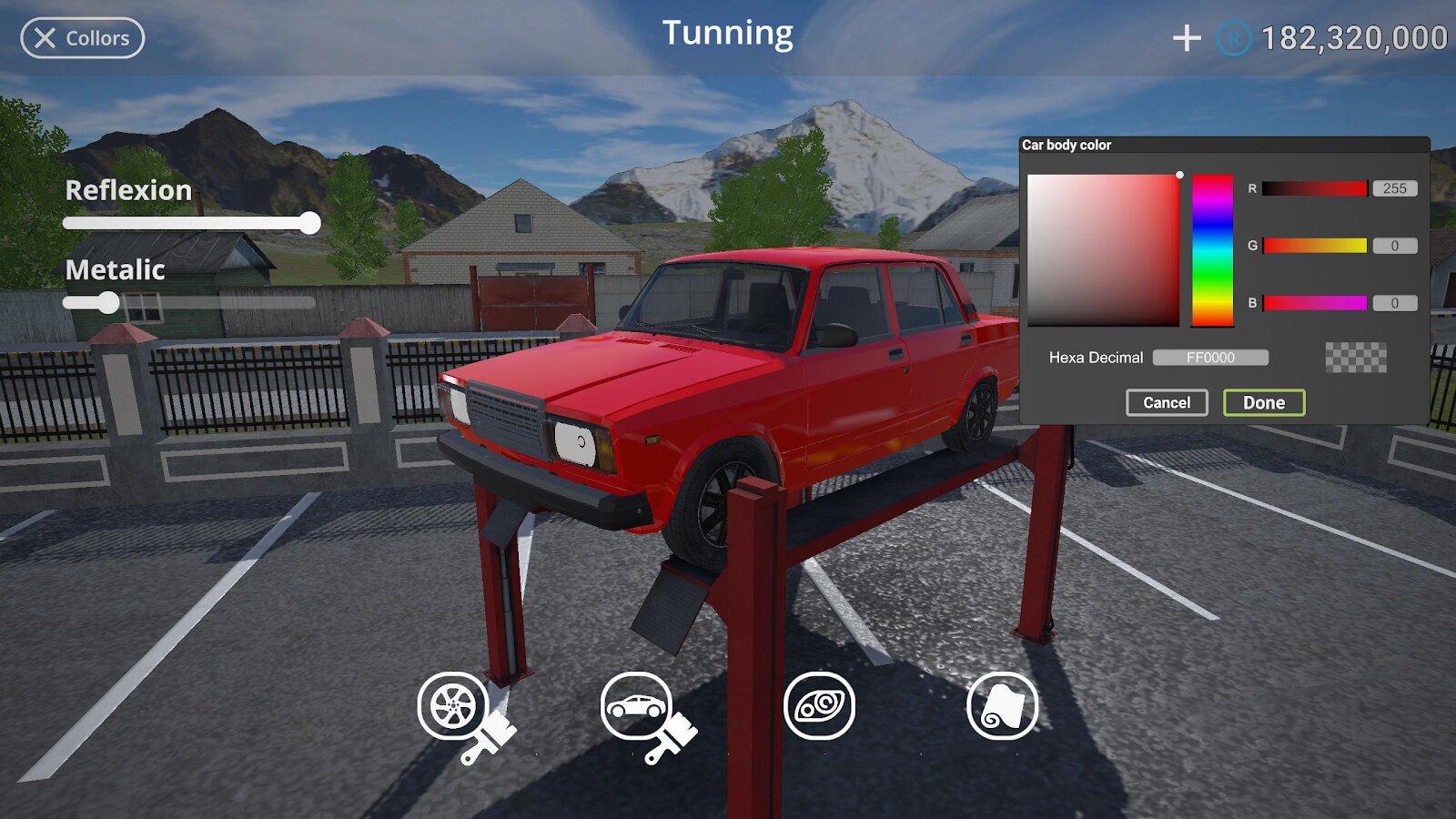The height and width of the screenshot is (819, 1456).
Task: Click the B value number field
Action: coord(1394,303)
